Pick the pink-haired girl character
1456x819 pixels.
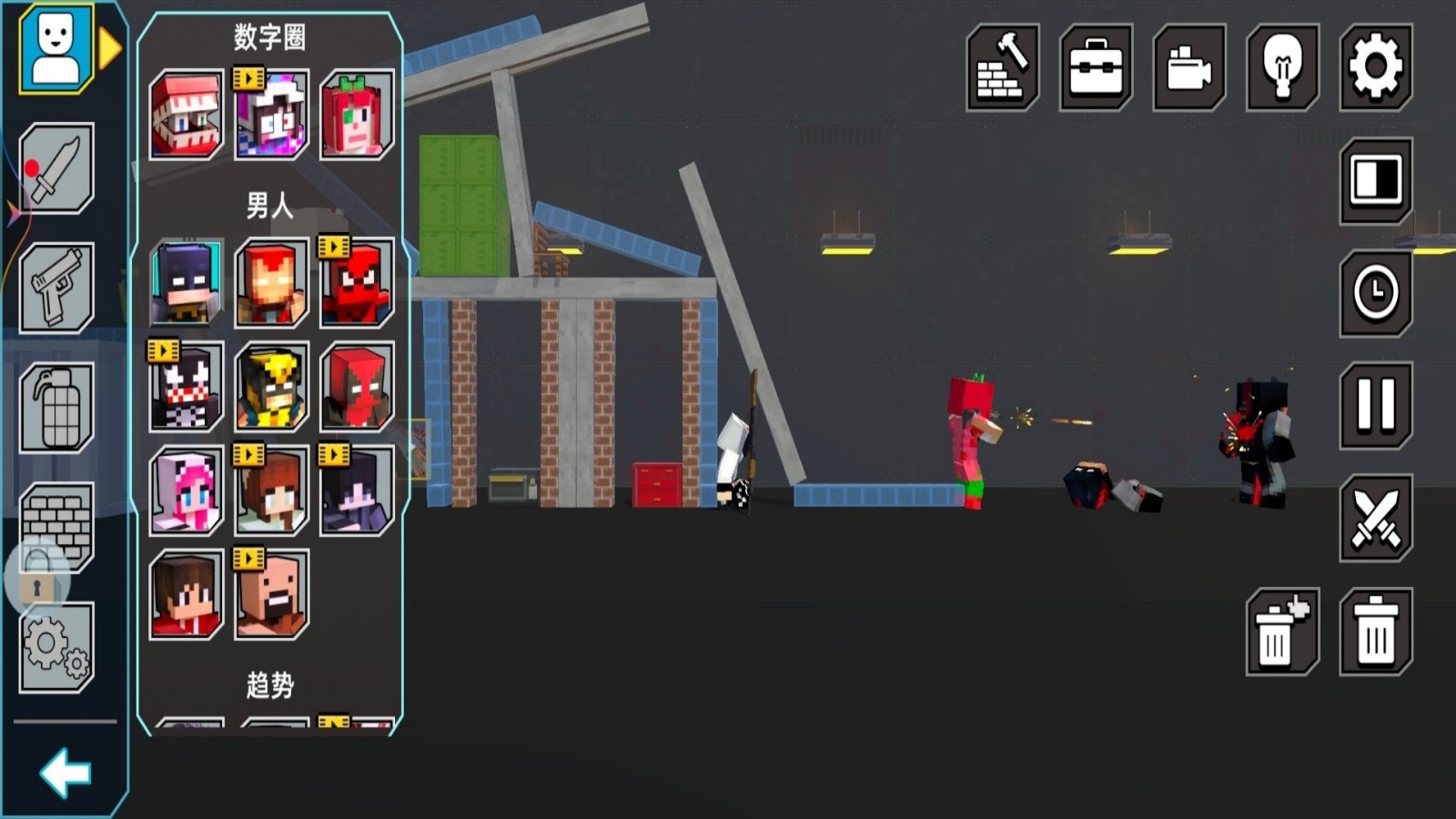186,491
